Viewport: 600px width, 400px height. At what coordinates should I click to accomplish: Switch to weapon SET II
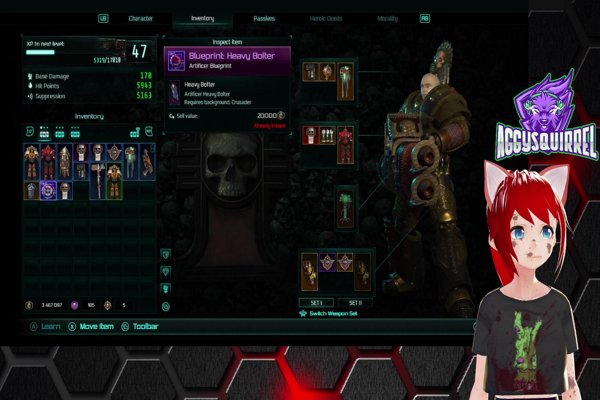tap(353, 303)
